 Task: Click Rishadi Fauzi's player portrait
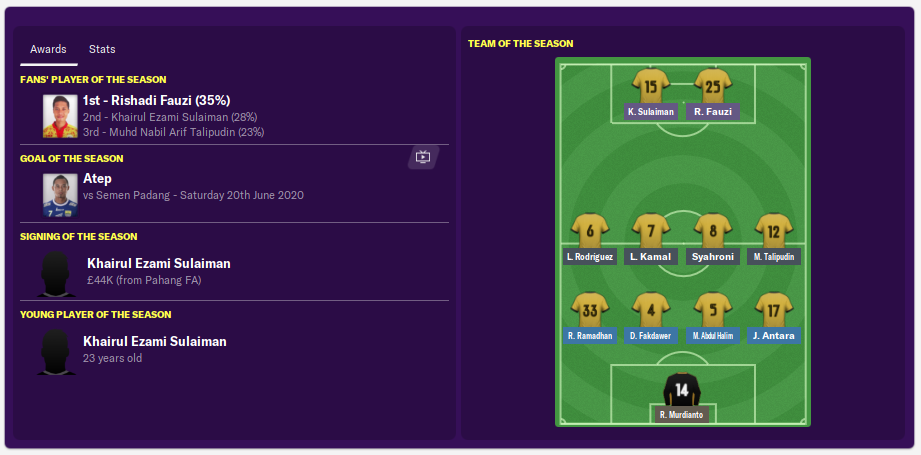point(60,115)
